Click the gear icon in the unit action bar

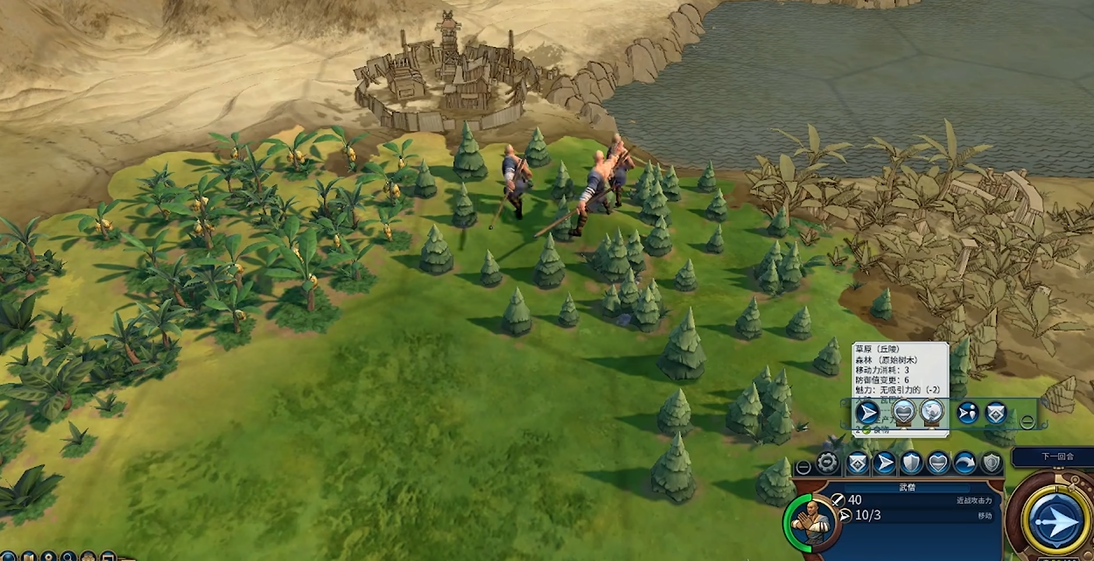pyautogui.click(x=828, y=463)
